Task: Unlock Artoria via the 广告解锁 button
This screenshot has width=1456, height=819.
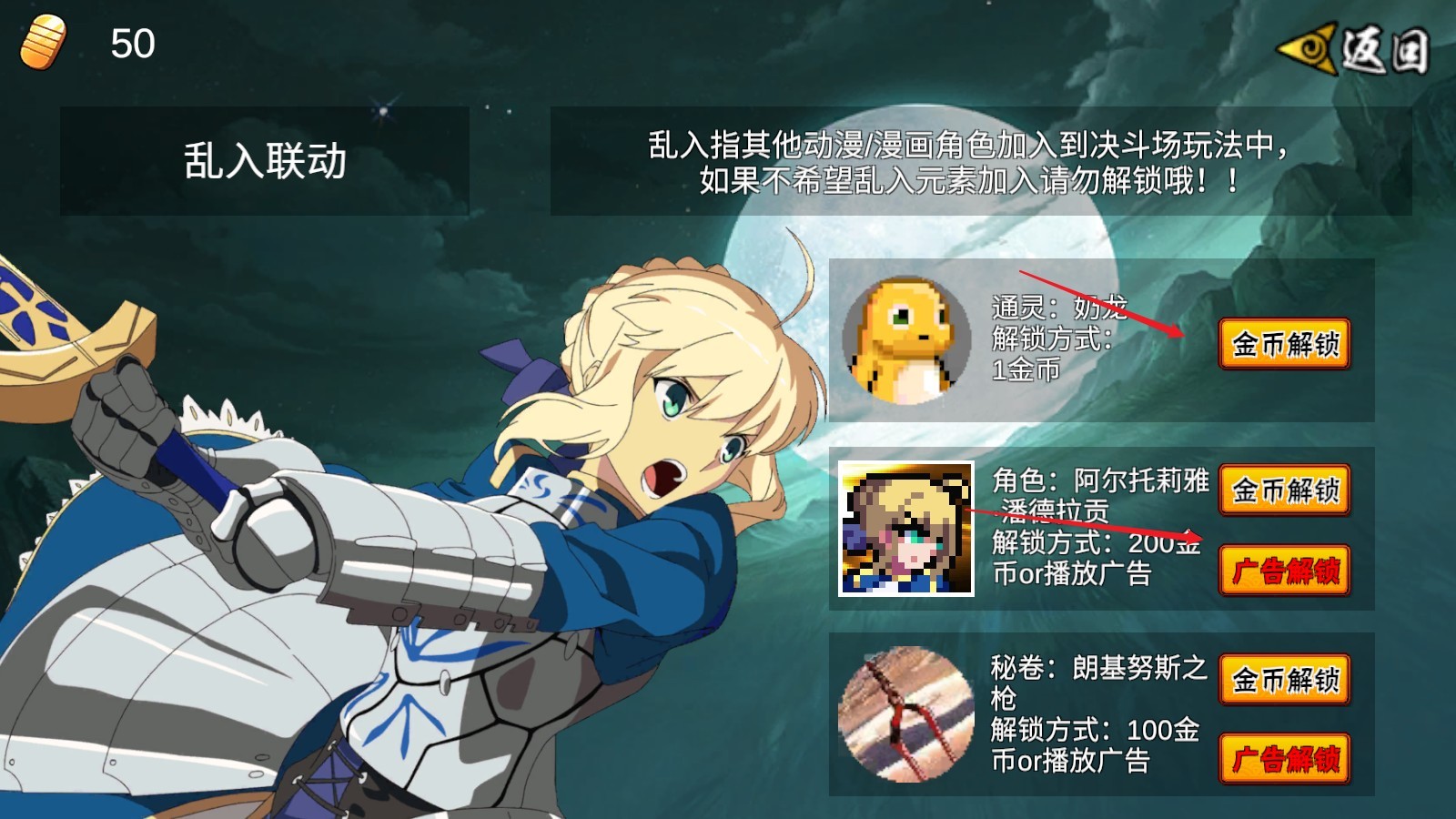Action: click(x=1284, y=570)
